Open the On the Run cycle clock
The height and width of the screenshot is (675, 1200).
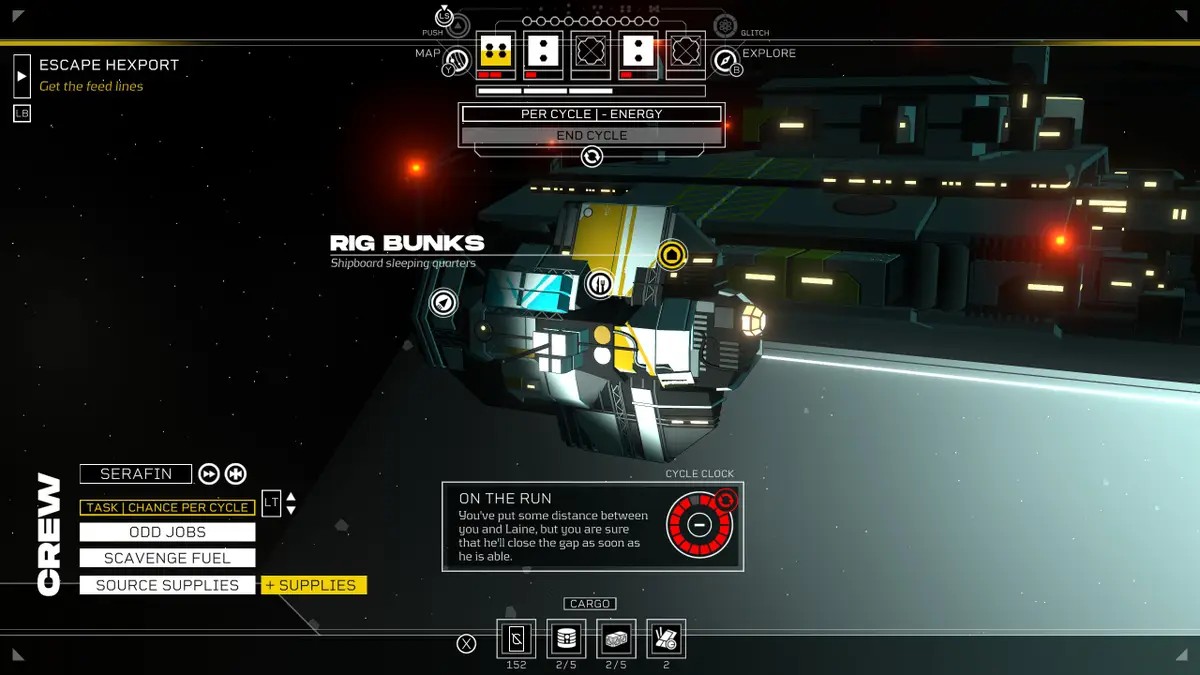point(699,524)
